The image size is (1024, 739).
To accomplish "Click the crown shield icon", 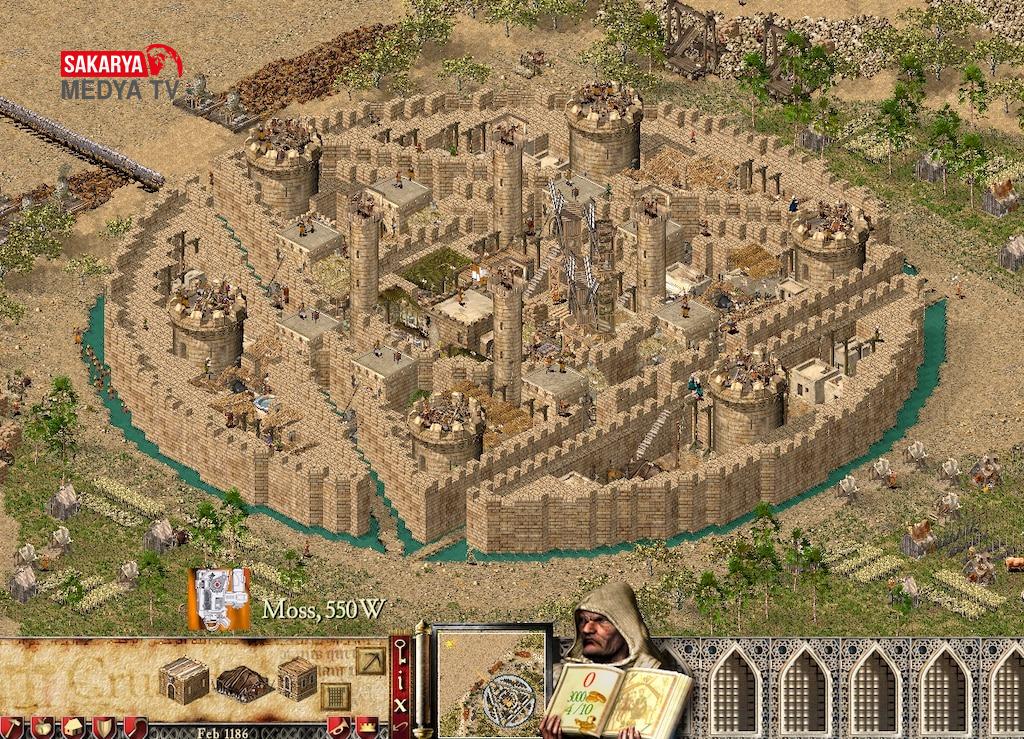I will (x=367, y=727).
